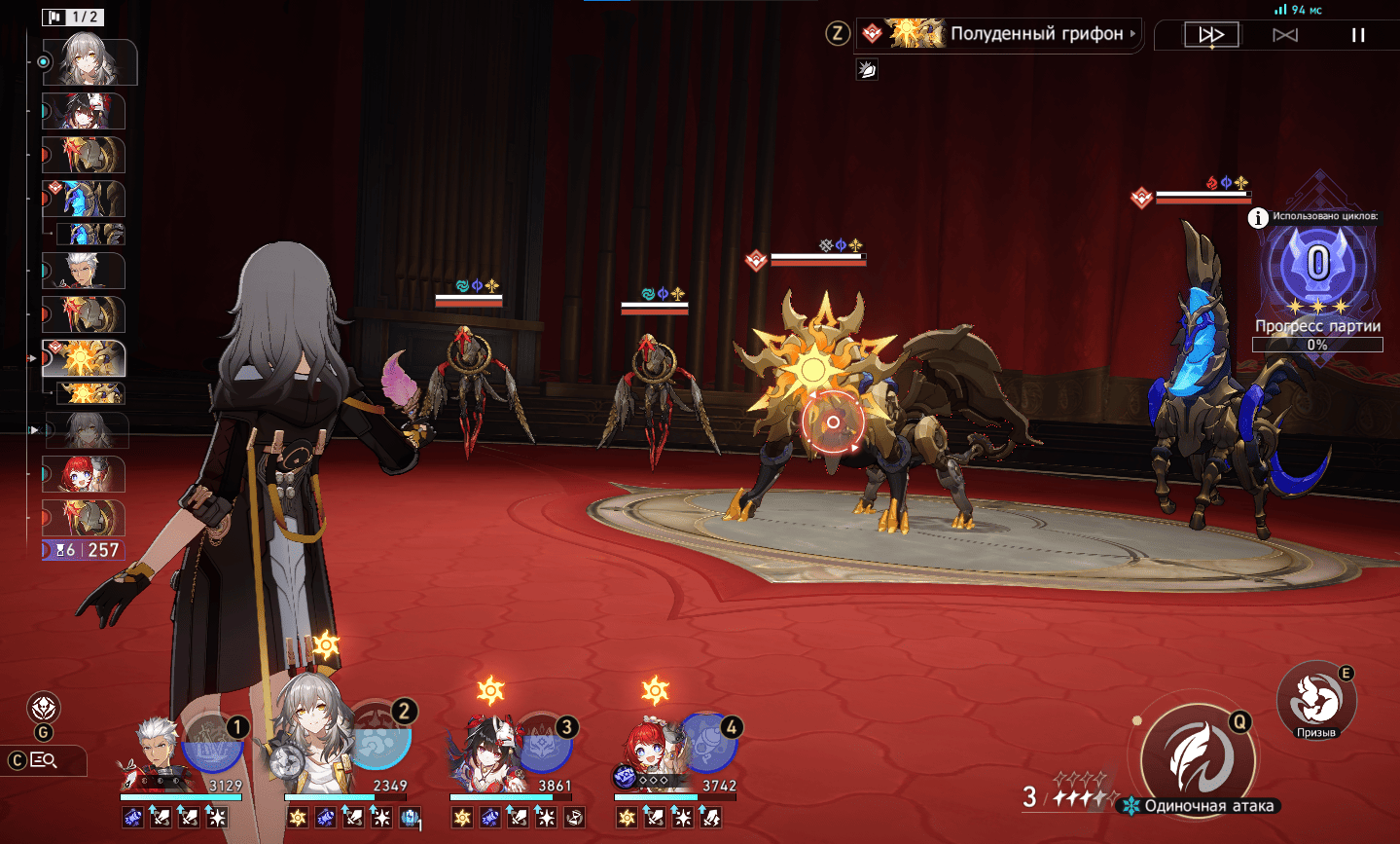Viewport: 1400px width, 844px height.
Task: Click the round emblem icon above G
Action: point(44,708)
